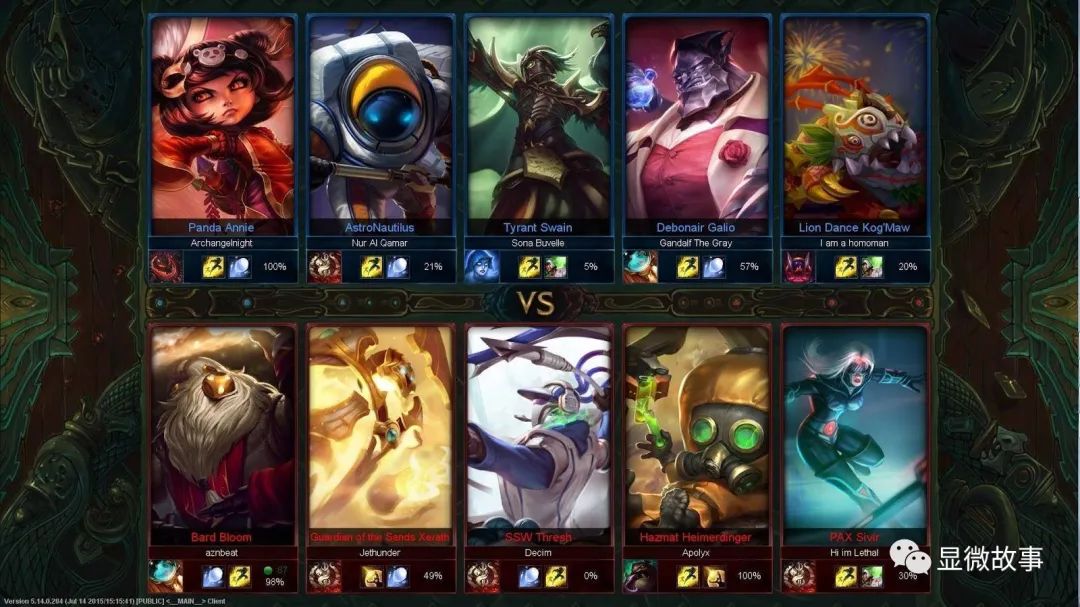This screenshot has width=1080, height=607.
Task: Click the summoner name Archangelnight
Action: (223, 242)
